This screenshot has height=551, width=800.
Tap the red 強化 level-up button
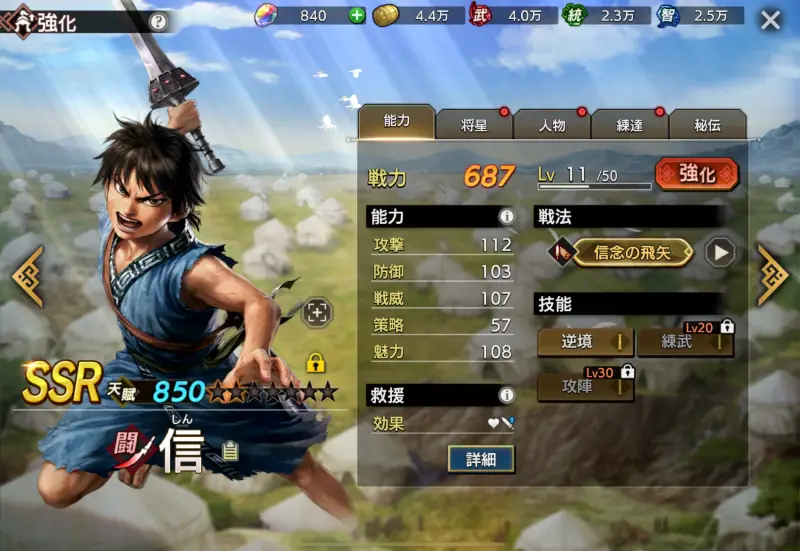pyautogui.click(x=697, y=174)
